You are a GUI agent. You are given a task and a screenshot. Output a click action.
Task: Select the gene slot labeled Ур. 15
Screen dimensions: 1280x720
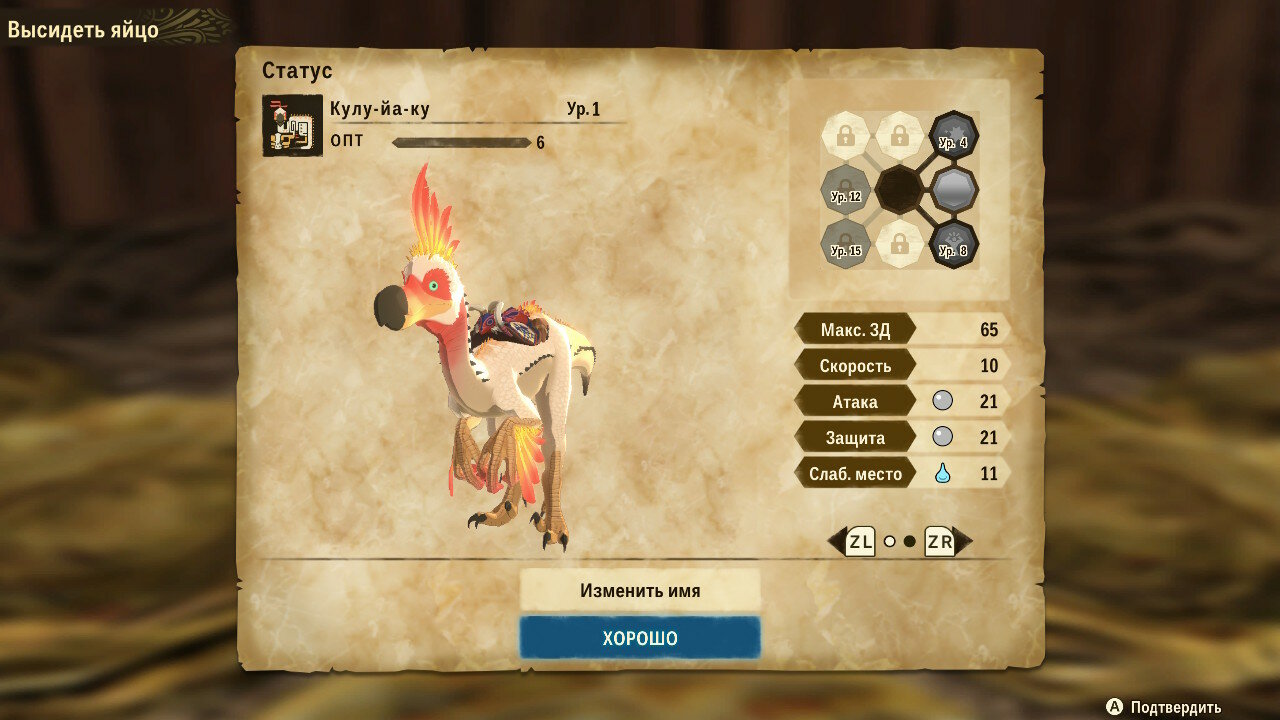[845, 243]
